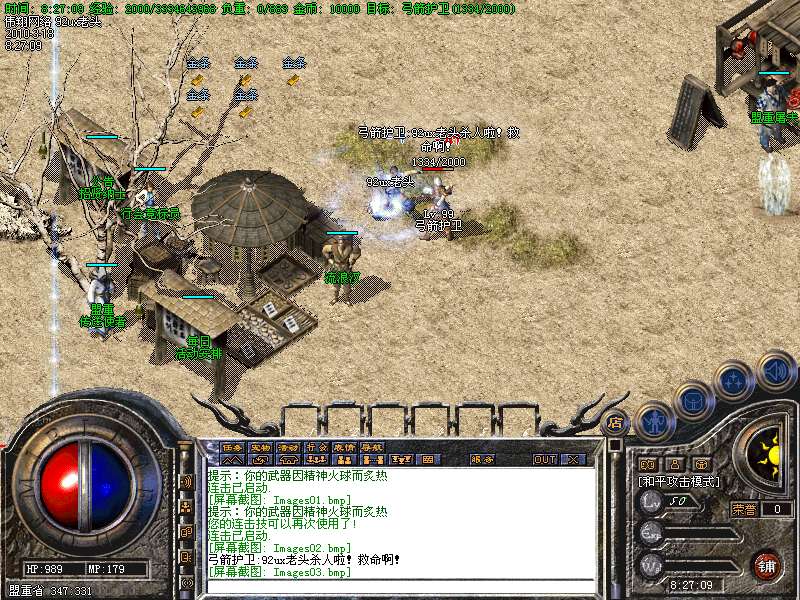Toggle sound with the speaker button

(775, 369)
